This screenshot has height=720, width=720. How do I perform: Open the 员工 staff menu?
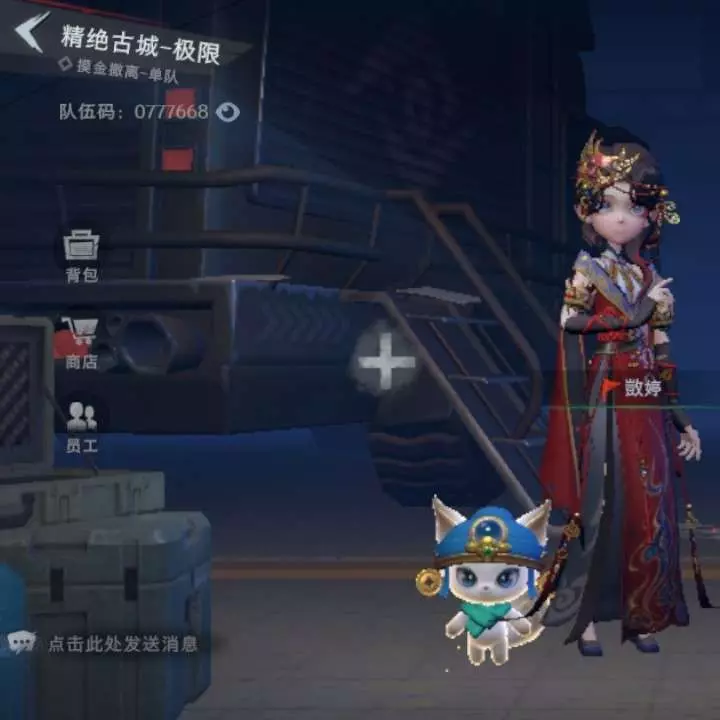pos(81,427)
